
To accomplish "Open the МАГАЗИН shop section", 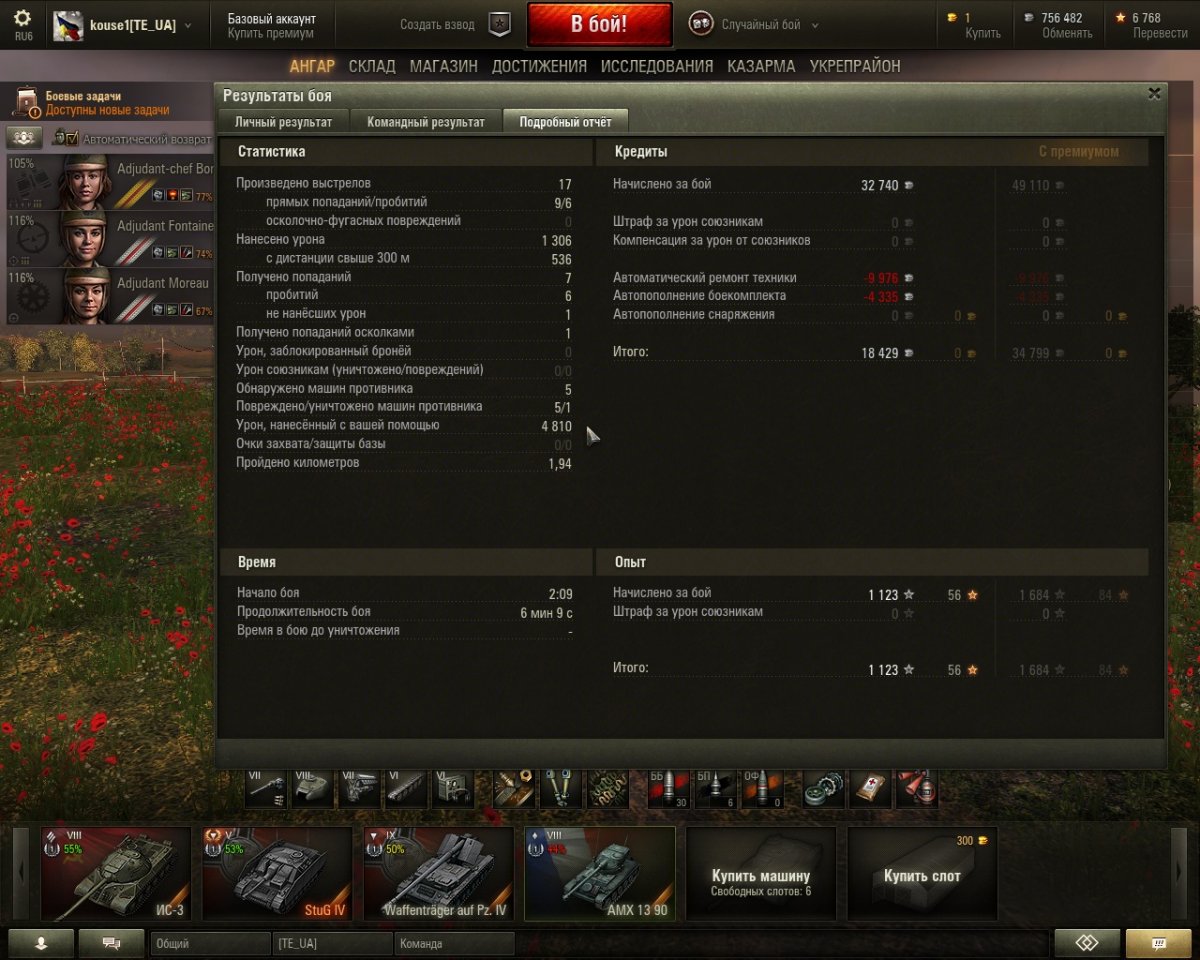I will 443,66.
